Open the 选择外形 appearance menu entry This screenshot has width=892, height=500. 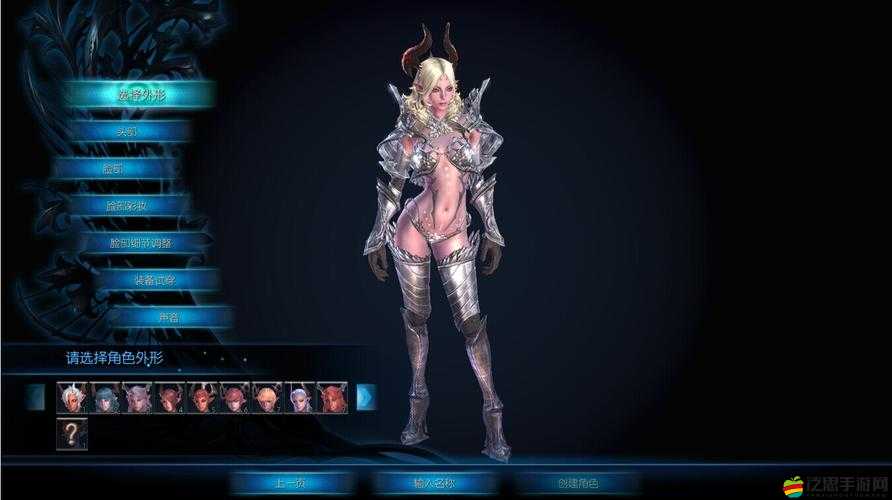point(140,94)
